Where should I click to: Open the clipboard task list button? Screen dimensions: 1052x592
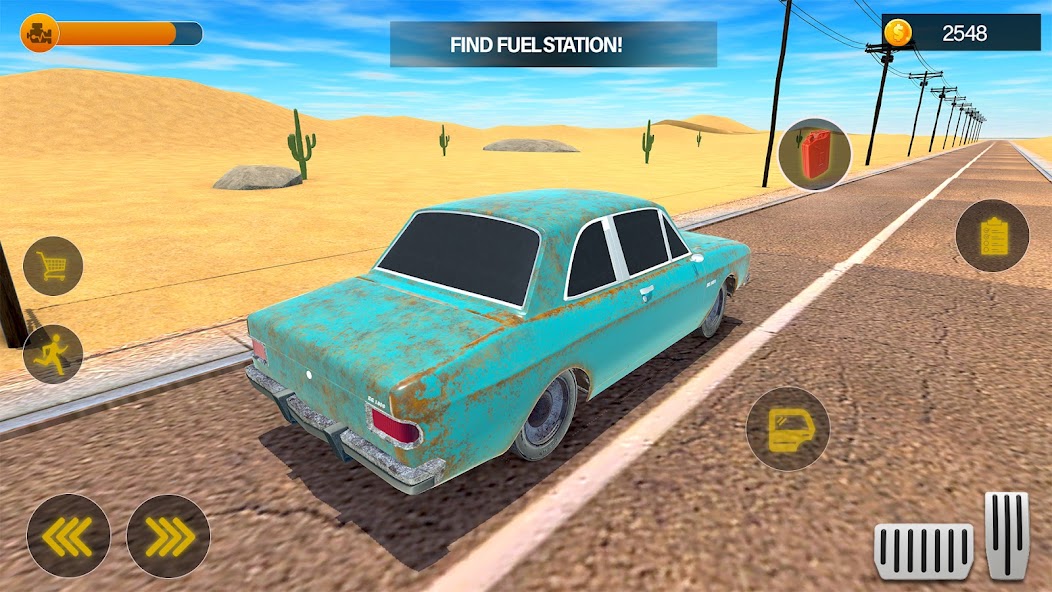click(992, 236)
